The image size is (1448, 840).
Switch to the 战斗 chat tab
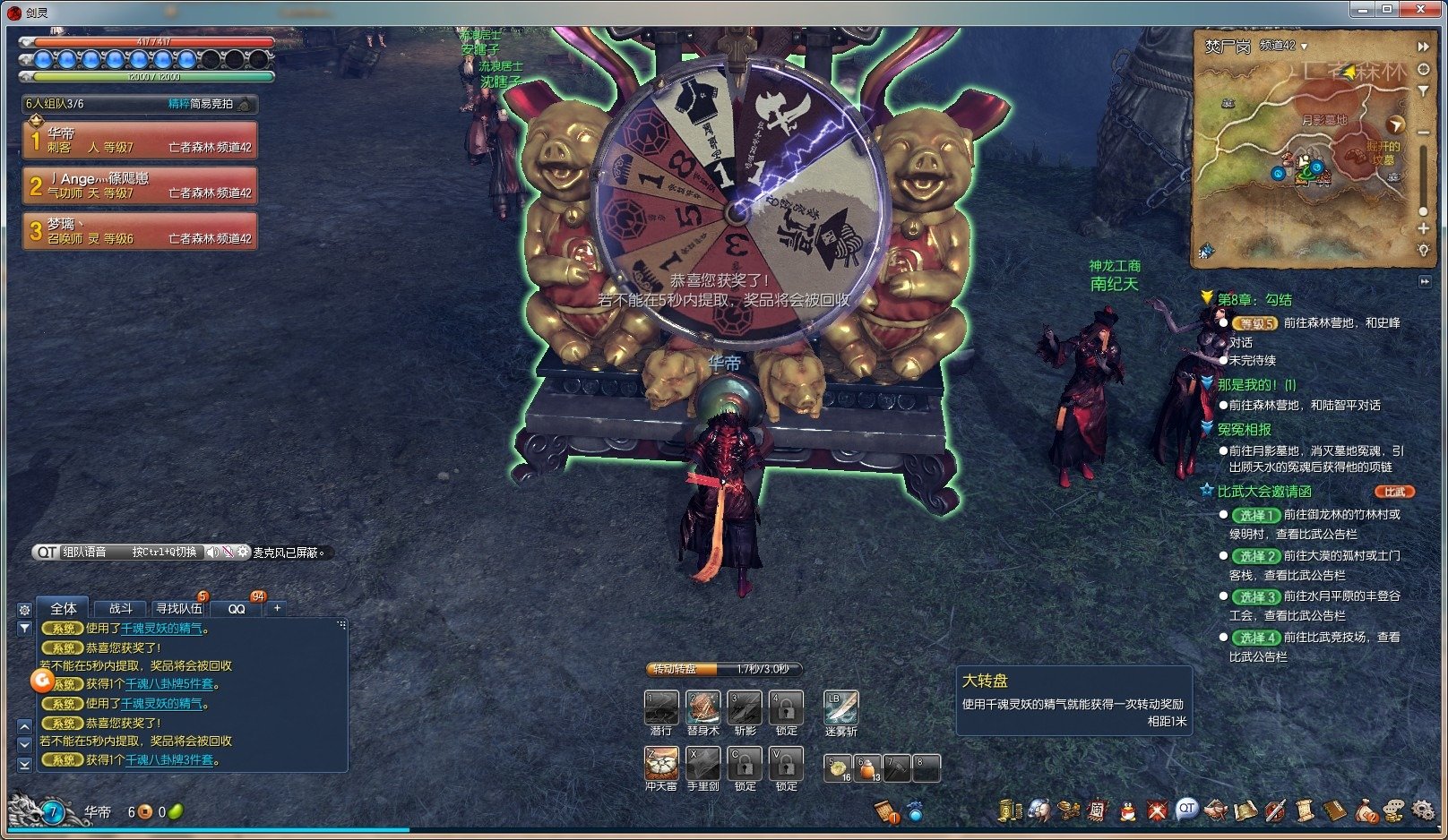click(121, 608)
